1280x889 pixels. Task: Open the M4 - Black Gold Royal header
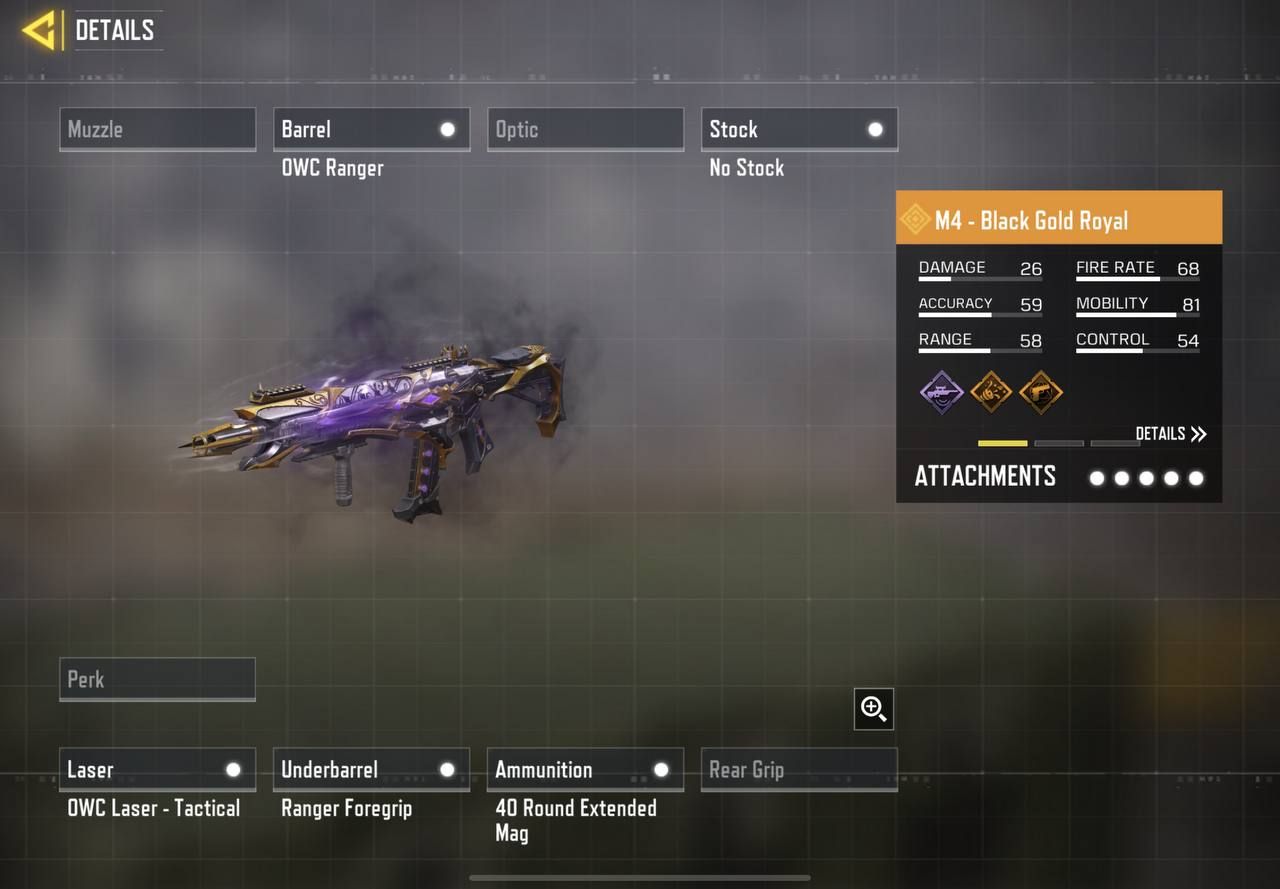pos(1058,220)
